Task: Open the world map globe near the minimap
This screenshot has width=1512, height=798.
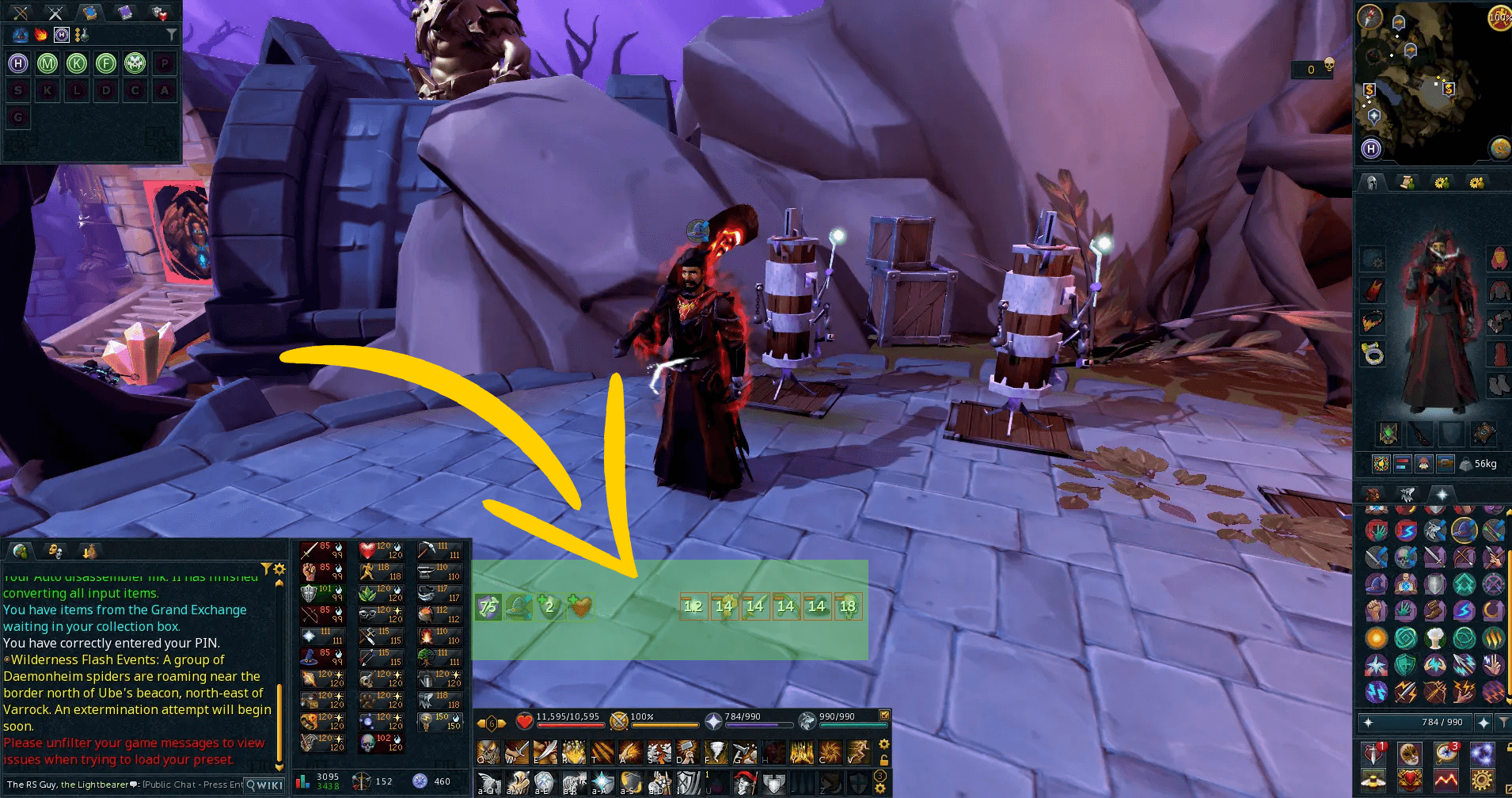Action: [1499, 147]
